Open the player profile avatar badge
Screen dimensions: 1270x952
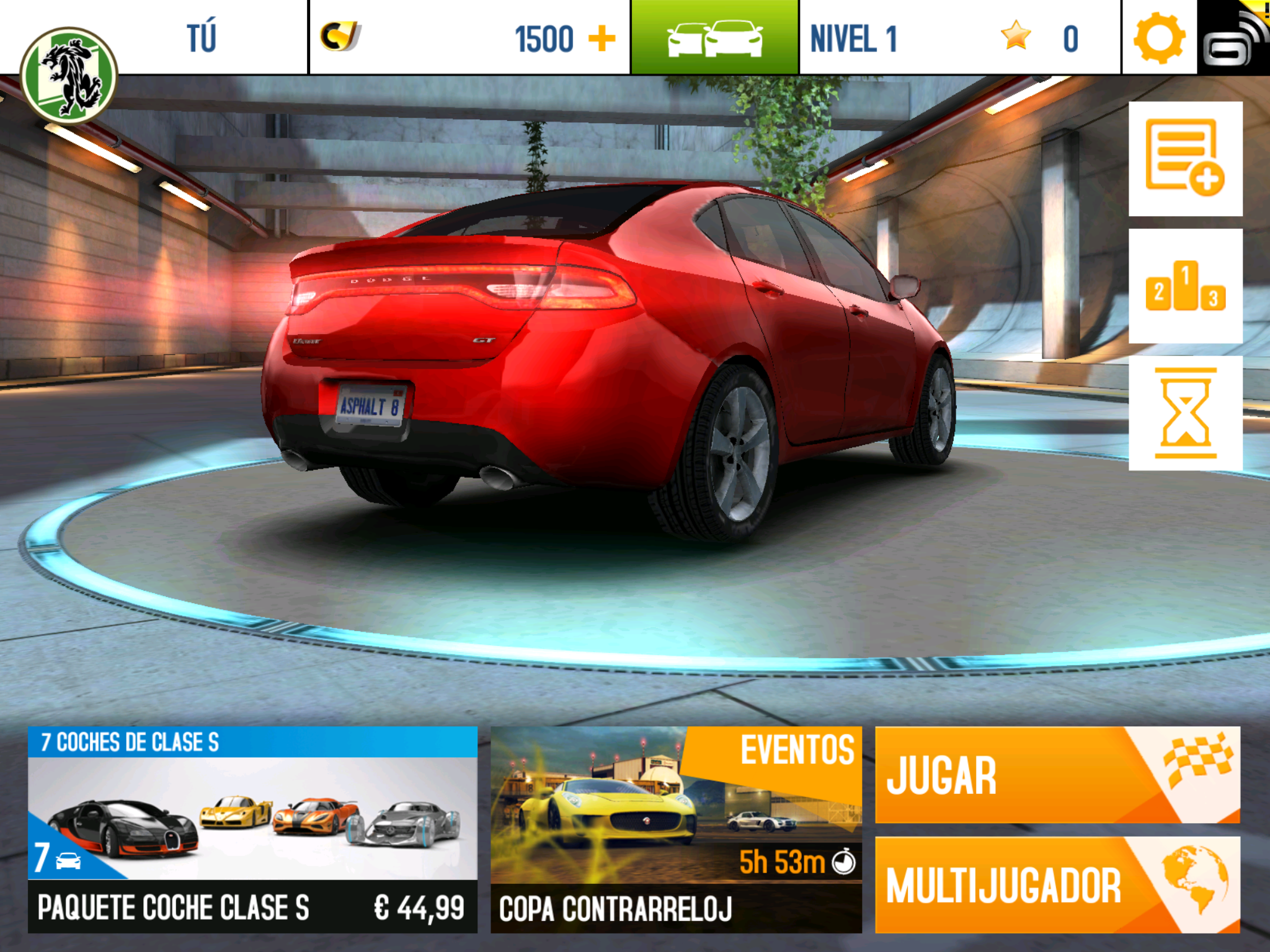coord(68,75)
